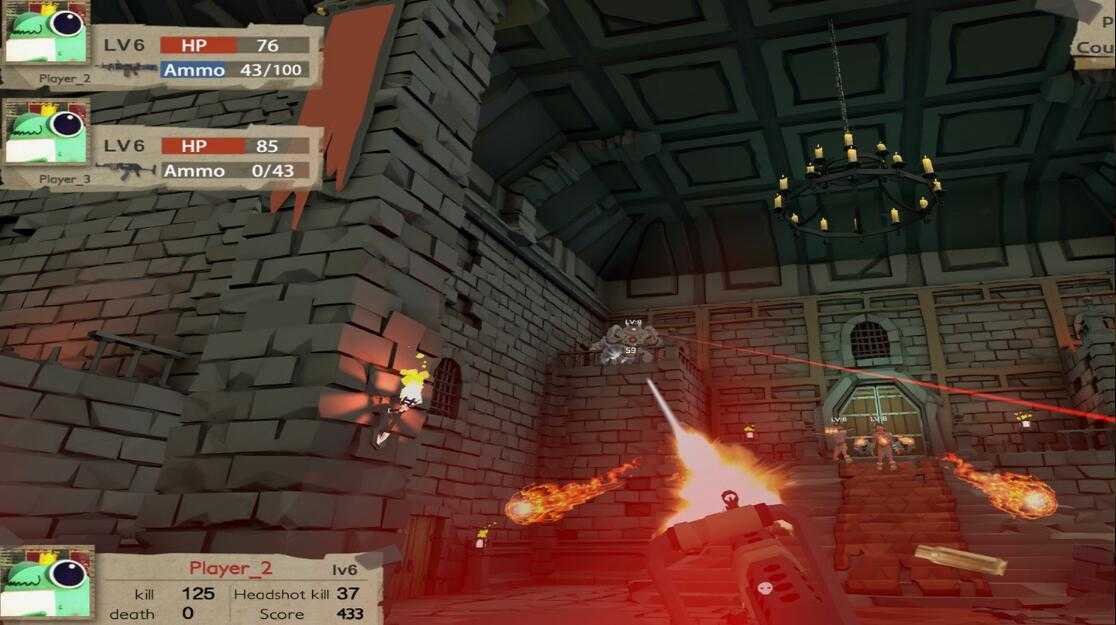Select Player_3's frog avatar portrait
The width and height of the screenshot is (1116, 625).
tap(46, 136)
